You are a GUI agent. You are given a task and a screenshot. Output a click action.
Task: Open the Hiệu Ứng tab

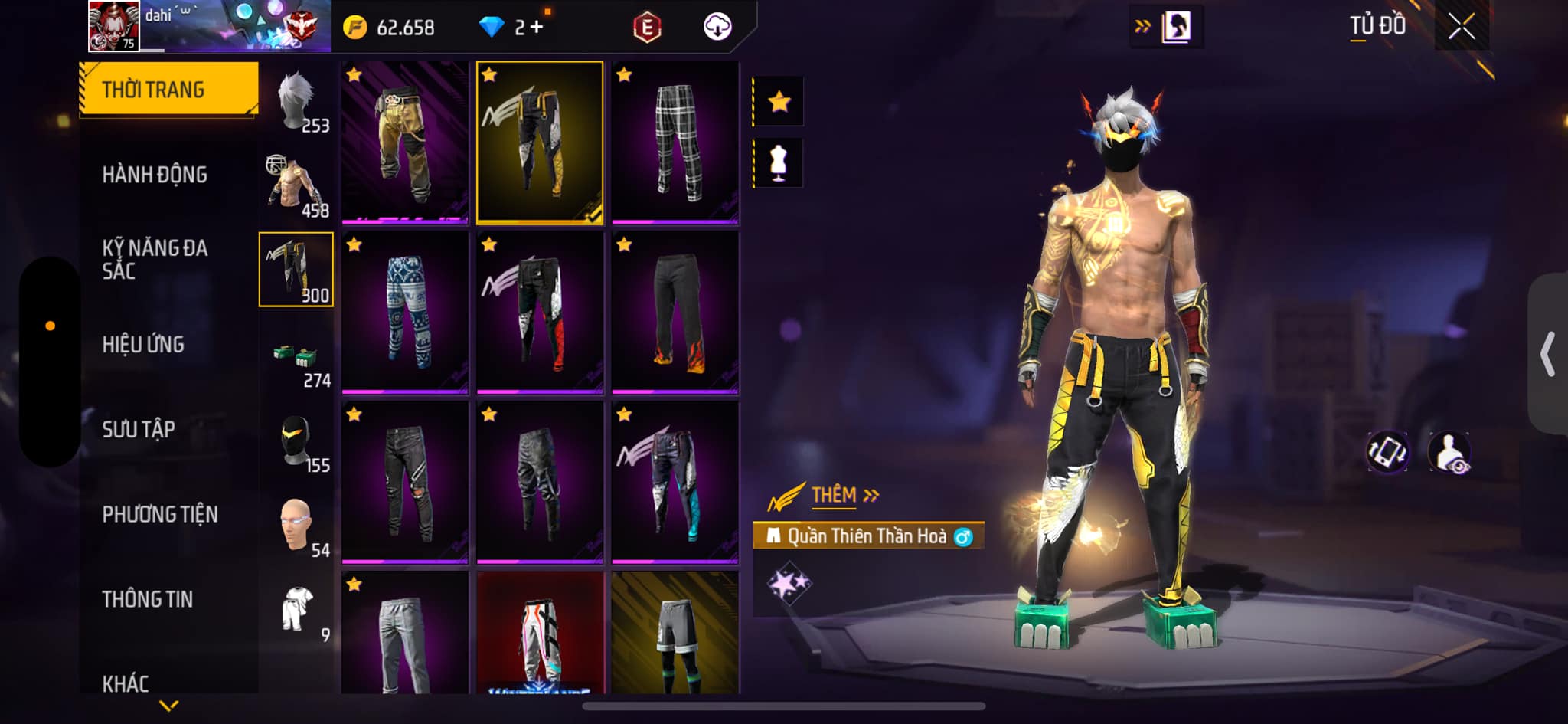click(x=143, y=345)
